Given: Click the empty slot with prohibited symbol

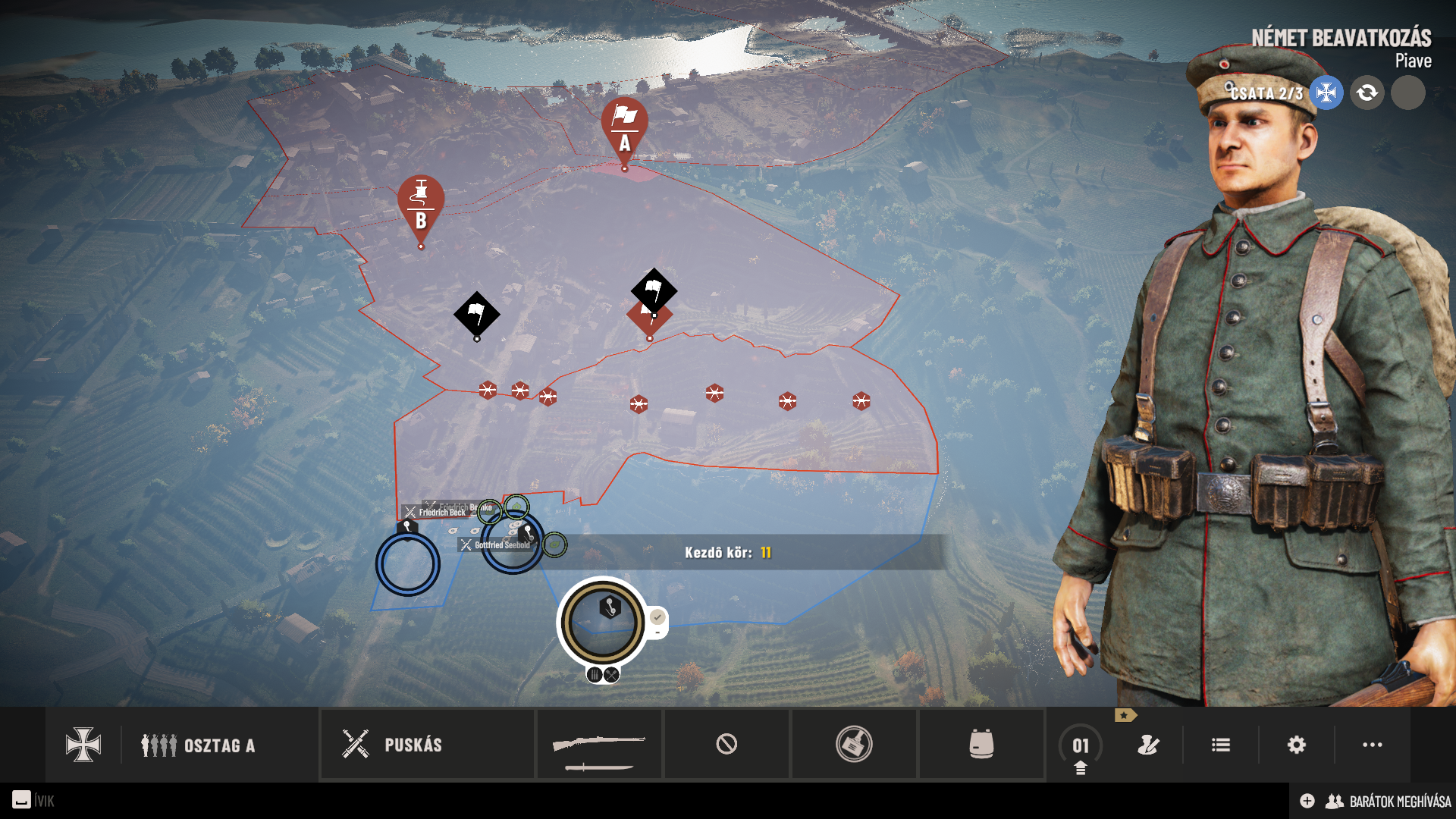Looking at the screenshot, I should click(x=726, y=745).
